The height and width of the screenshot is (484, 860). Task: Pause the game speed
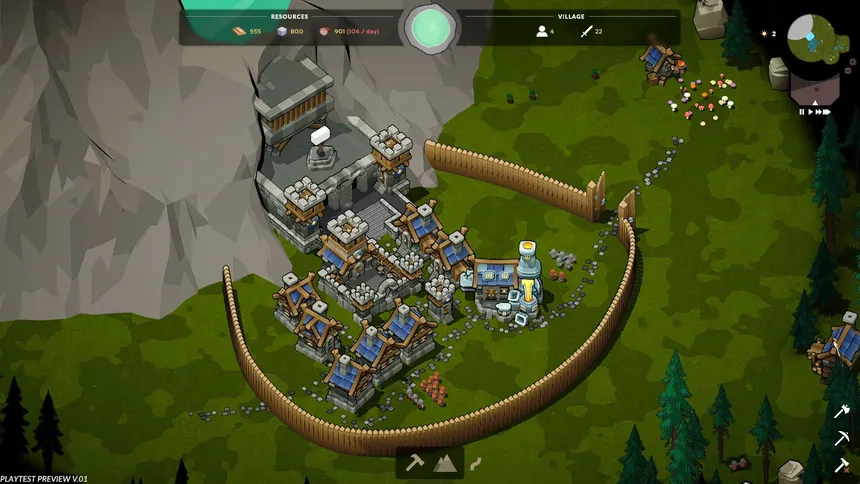pyautogui.click(x=801, y=112)
